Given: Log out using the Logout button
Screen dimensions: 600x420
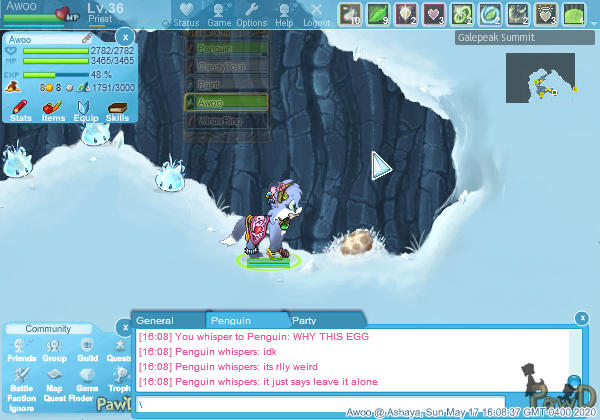Looking at the screenshot, I should coord(316,14).
